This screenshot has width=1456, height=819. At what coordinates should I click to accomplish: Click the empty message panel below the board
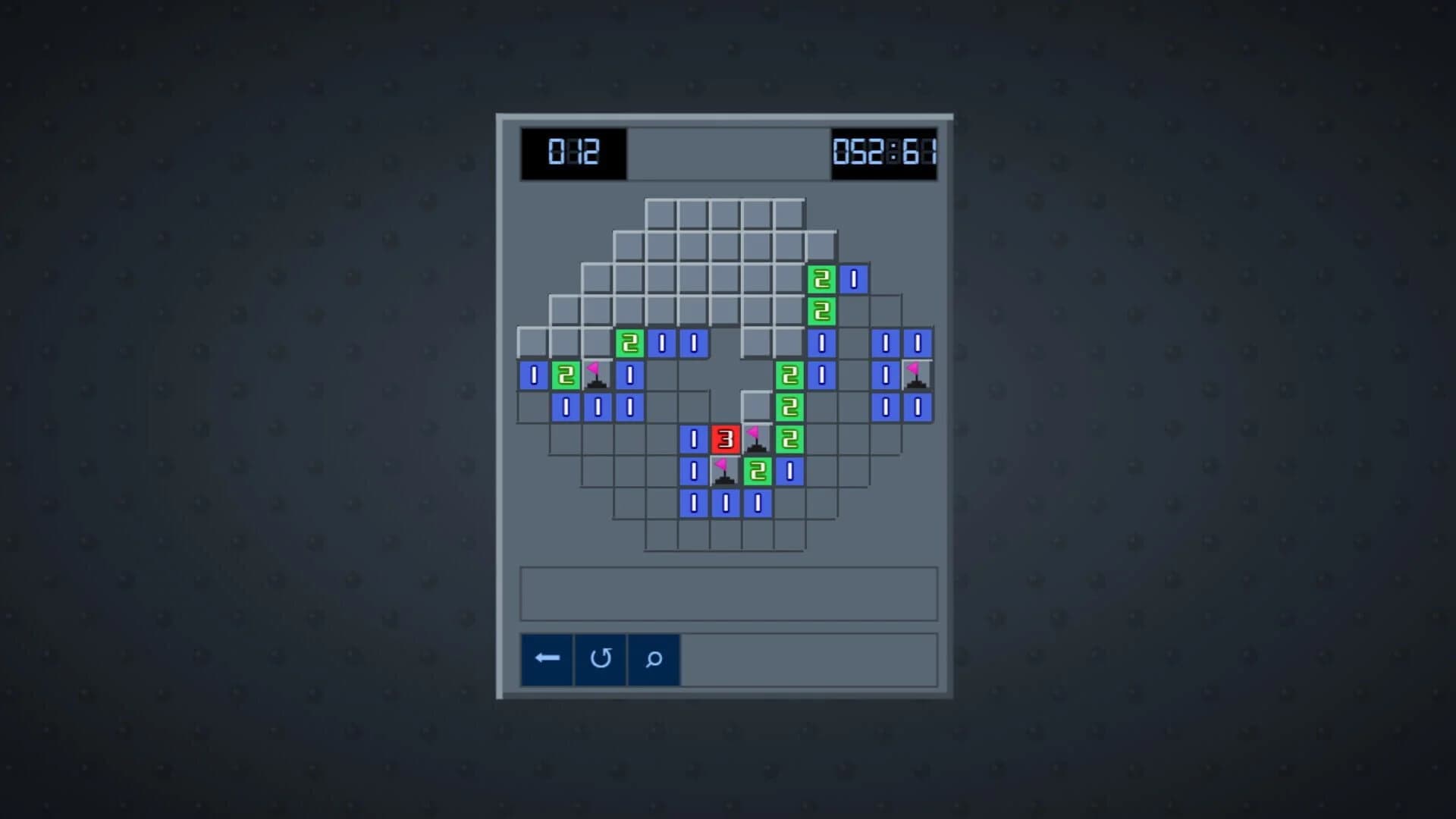tap(728, 593)
